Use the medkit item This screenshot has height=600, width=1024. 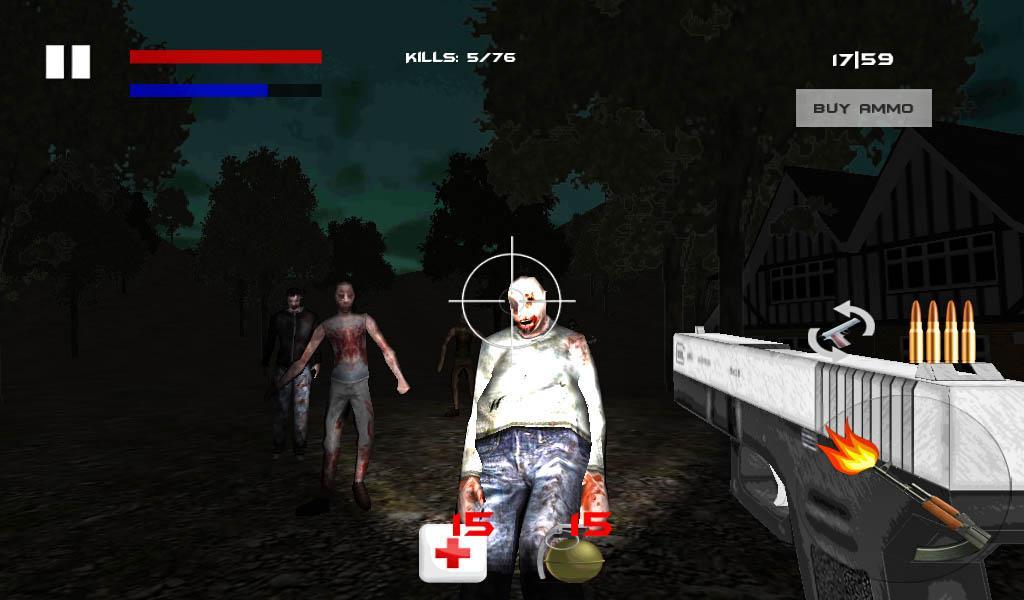[x=452, y=551]
